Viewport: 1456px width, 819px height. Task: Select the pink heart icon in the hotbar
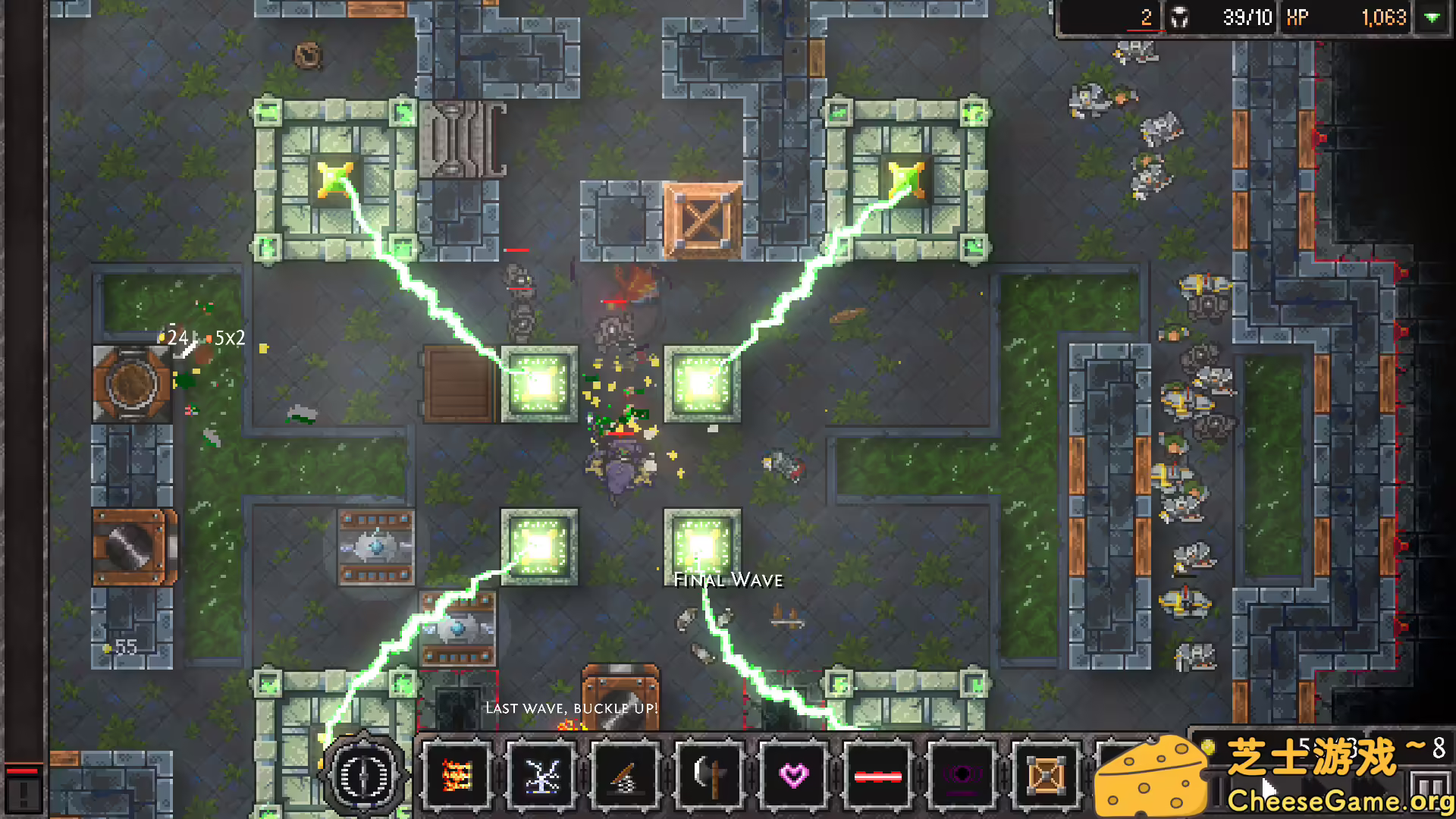pos(793,773)
